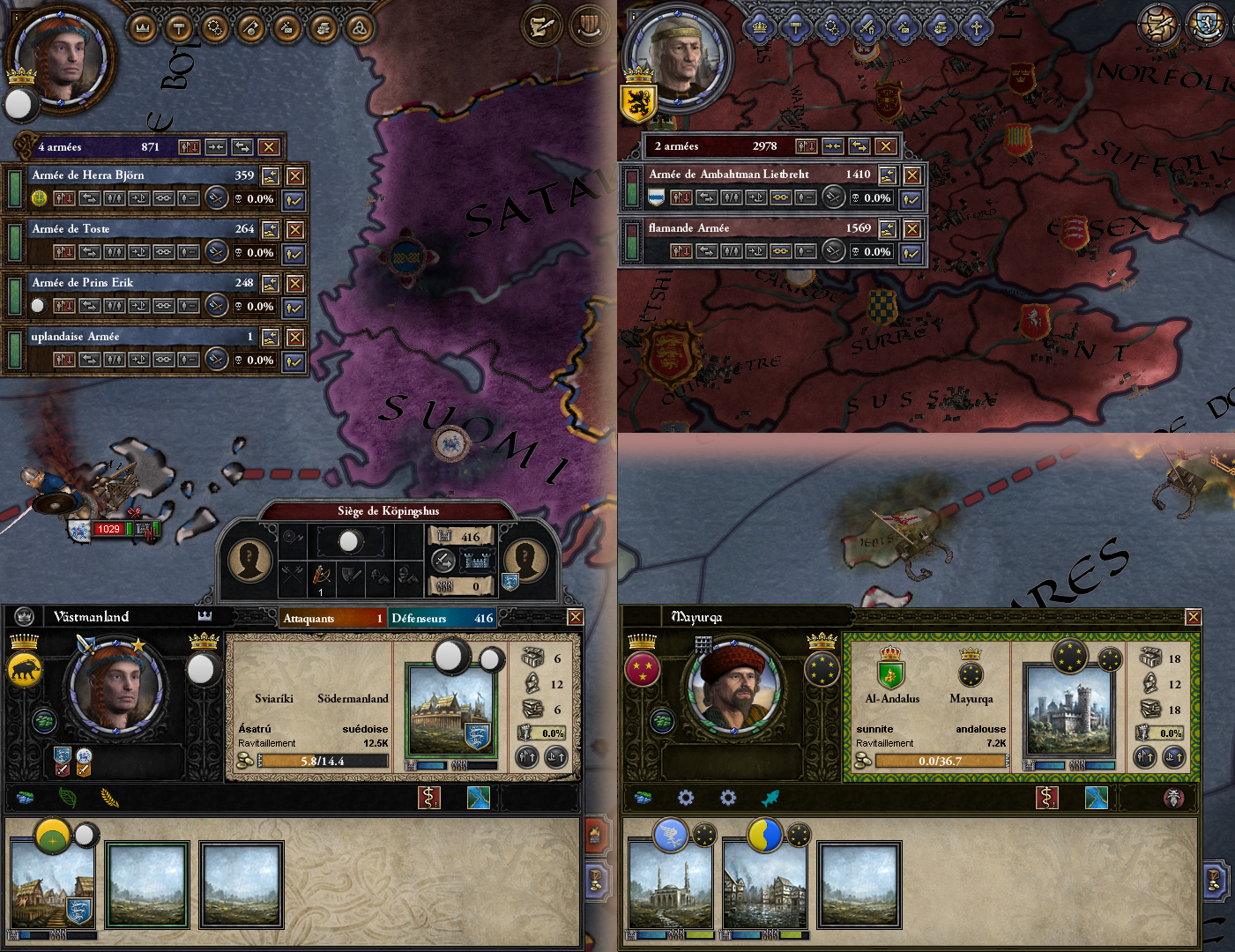Click the terrain map icon beside the caduceus
The width and height of the screenshot is (1235, 952).
[479, 798]
